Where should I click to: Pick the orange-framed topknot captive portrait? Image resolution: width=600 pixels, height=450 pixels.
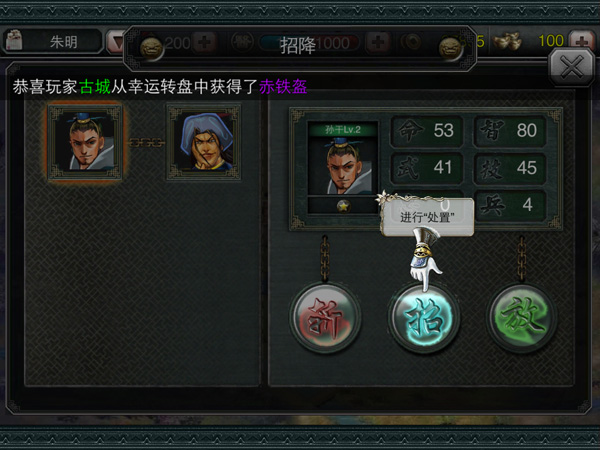(x=84, y=142)
